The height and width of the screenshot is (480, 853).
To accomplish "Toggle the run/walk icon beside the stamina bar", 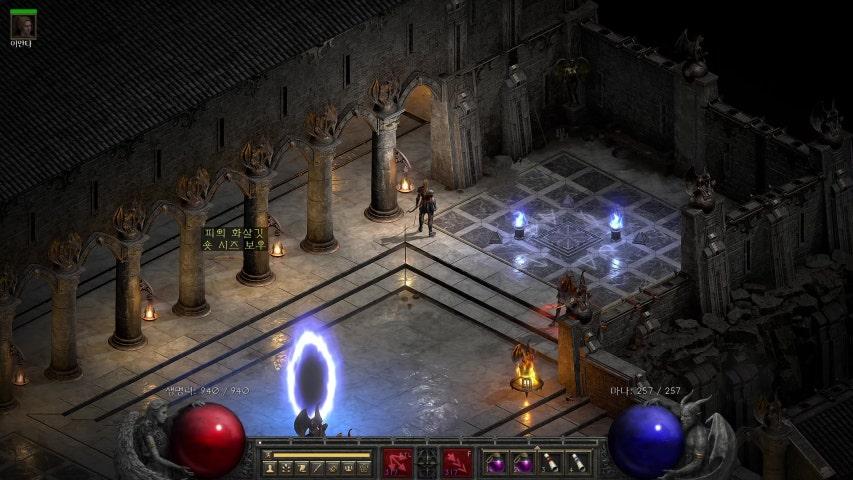I will [267, 455].
